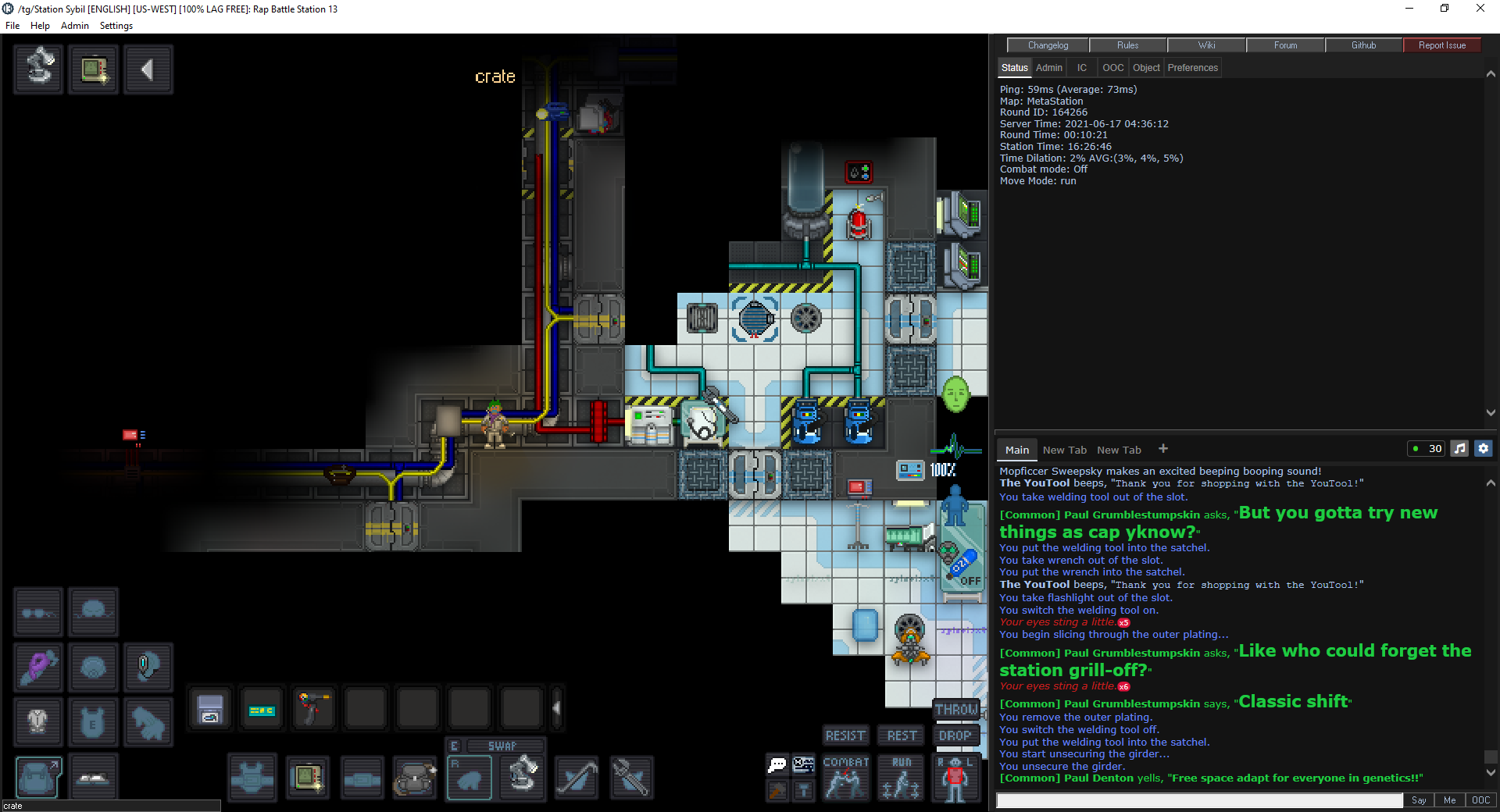Screen dimensions: 1500x812
Task: Click the speech bubble icon near combat controls
Action: click(777, 764)
